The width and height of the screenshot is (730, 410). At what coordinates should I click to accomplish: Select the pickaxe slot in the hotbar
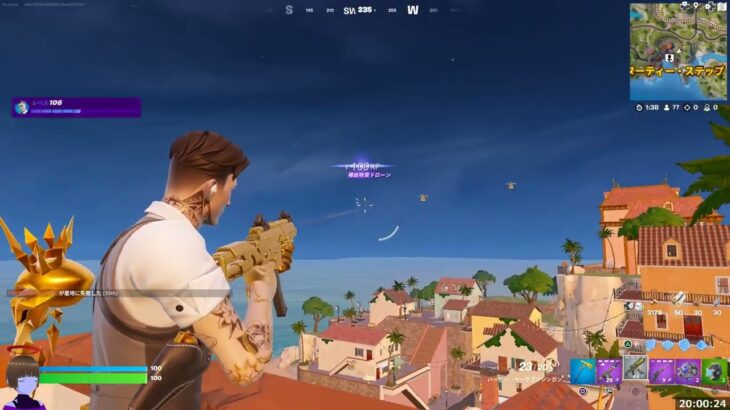point(583,371)
